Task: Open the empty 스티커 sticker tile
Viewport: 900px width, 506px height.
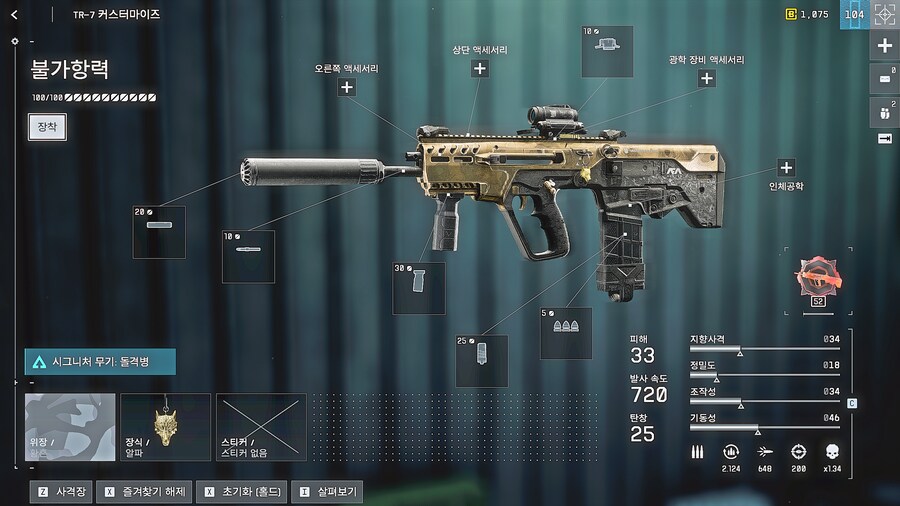Action: tap(261, 427)
